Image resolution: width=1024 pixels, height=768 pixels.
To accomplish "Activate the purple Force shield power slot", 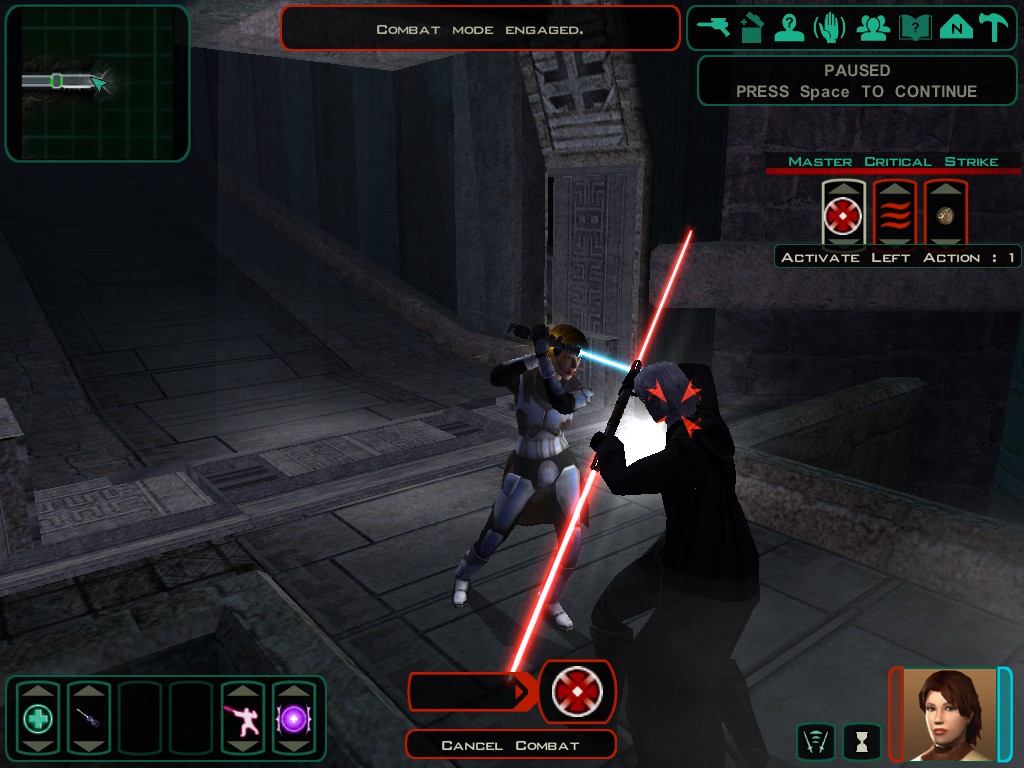I will click(x=294, y=717).
